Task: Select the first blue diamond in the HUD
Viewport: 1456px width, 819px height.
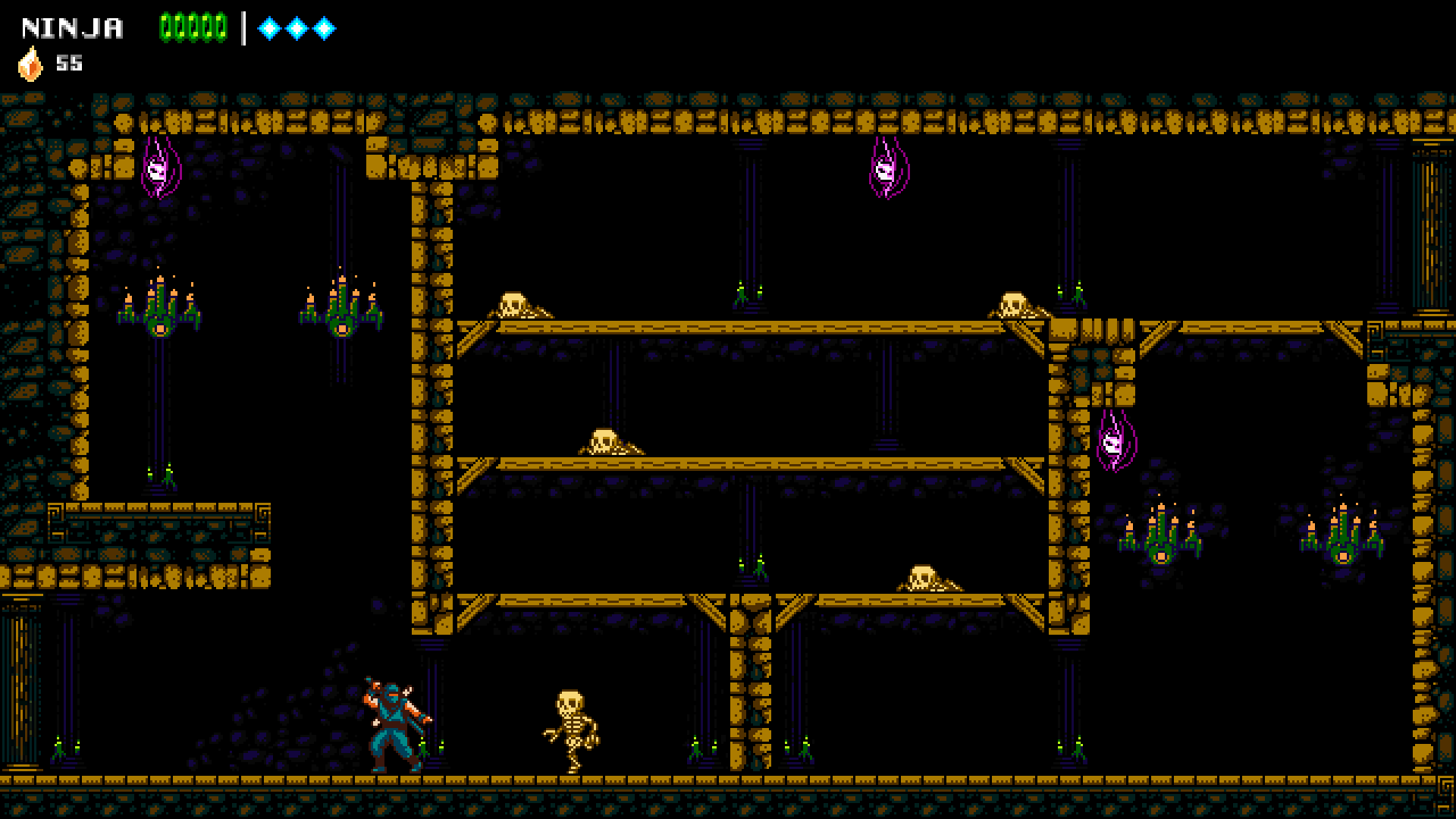Action: point(271,29)
